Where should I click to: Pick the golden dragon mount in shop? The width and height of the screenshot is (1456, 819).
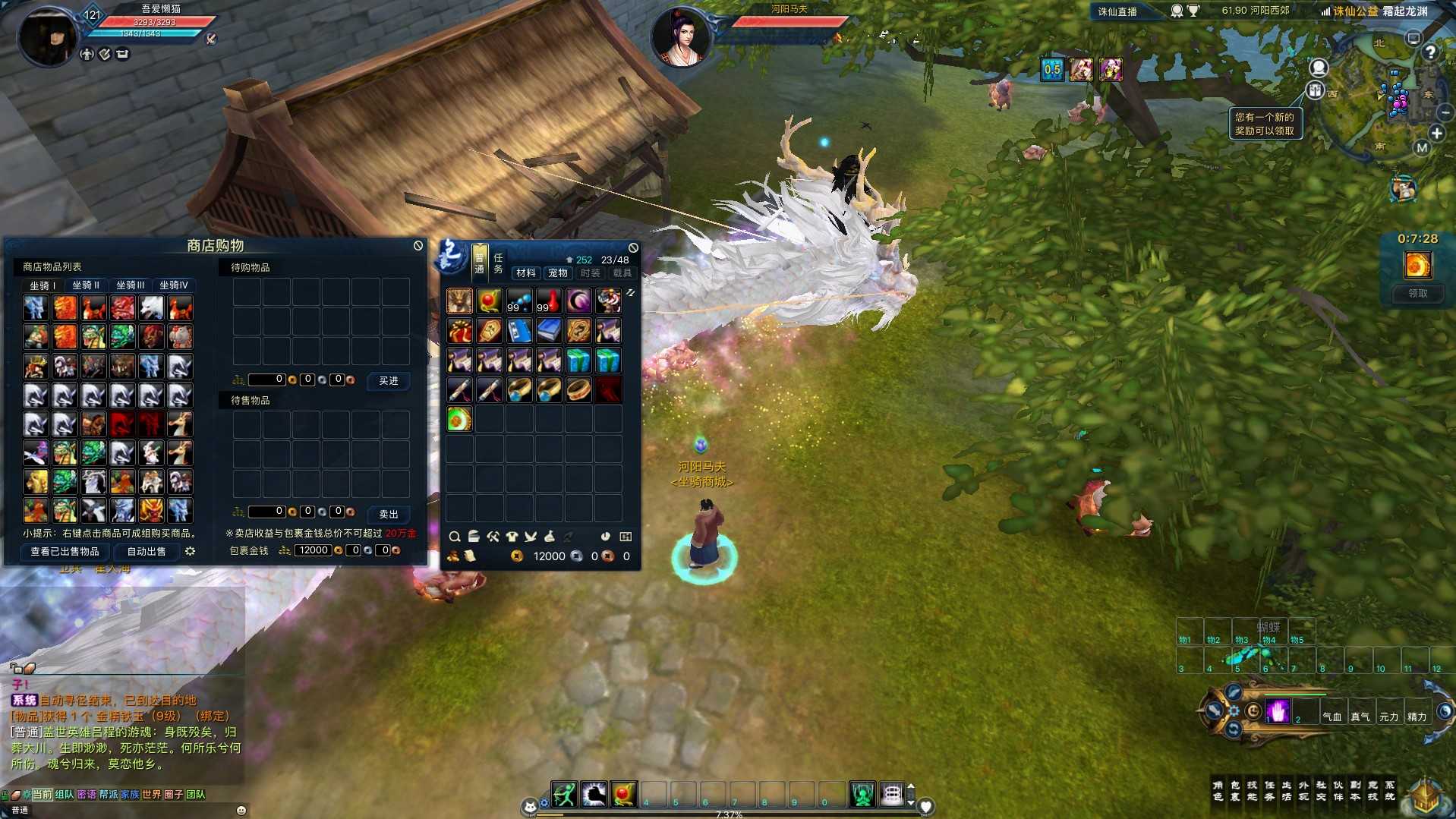151,510
